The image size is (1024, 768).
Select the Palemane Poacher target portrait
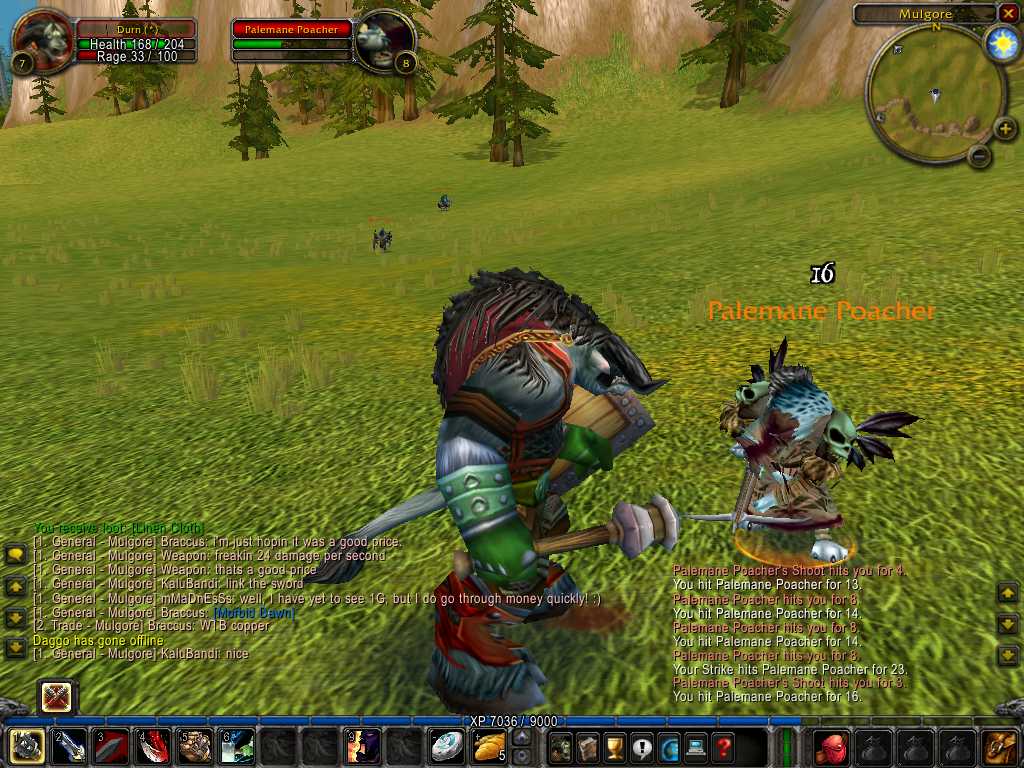(385, 40)
